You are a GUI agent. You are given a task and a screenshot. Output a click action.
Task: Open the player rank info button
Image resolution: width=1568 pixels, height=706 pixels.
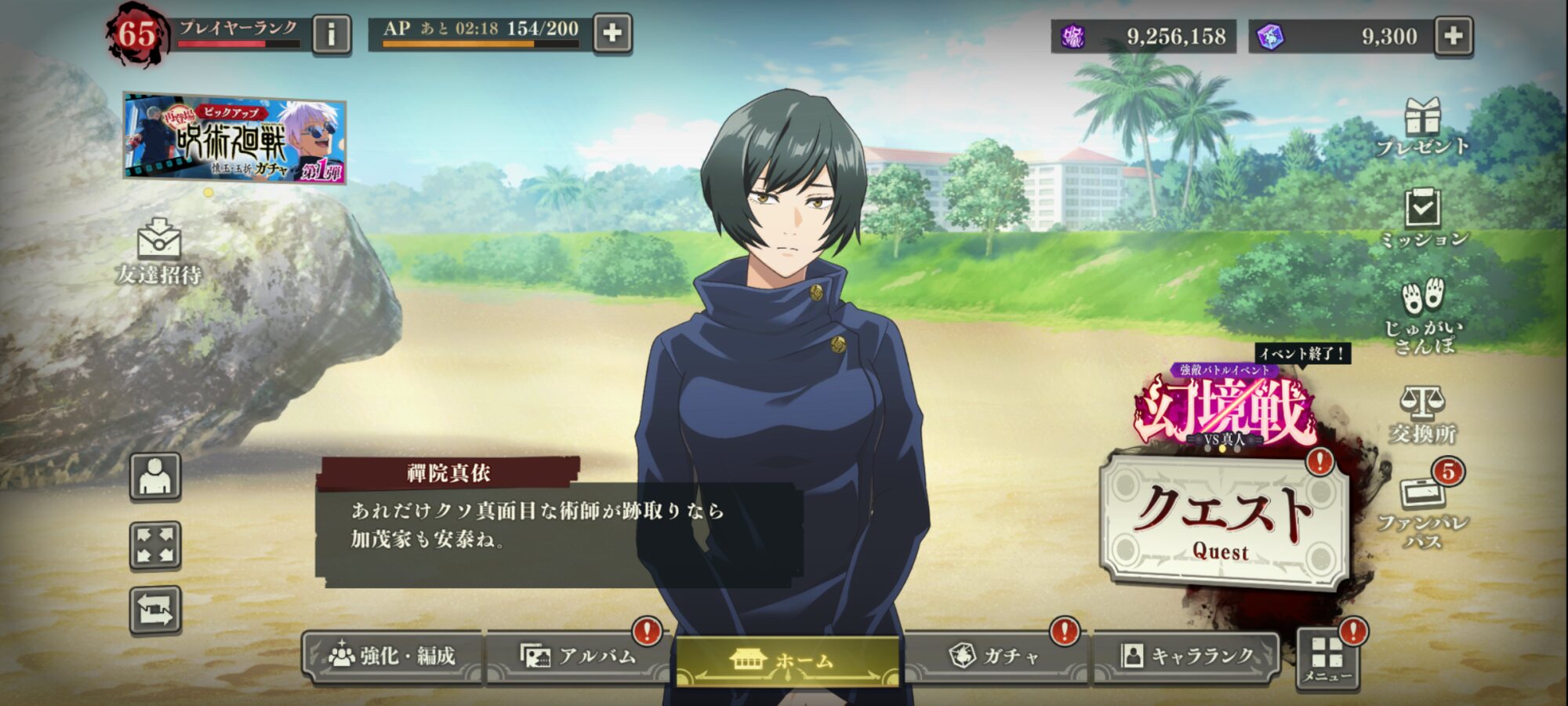(331, 35)
